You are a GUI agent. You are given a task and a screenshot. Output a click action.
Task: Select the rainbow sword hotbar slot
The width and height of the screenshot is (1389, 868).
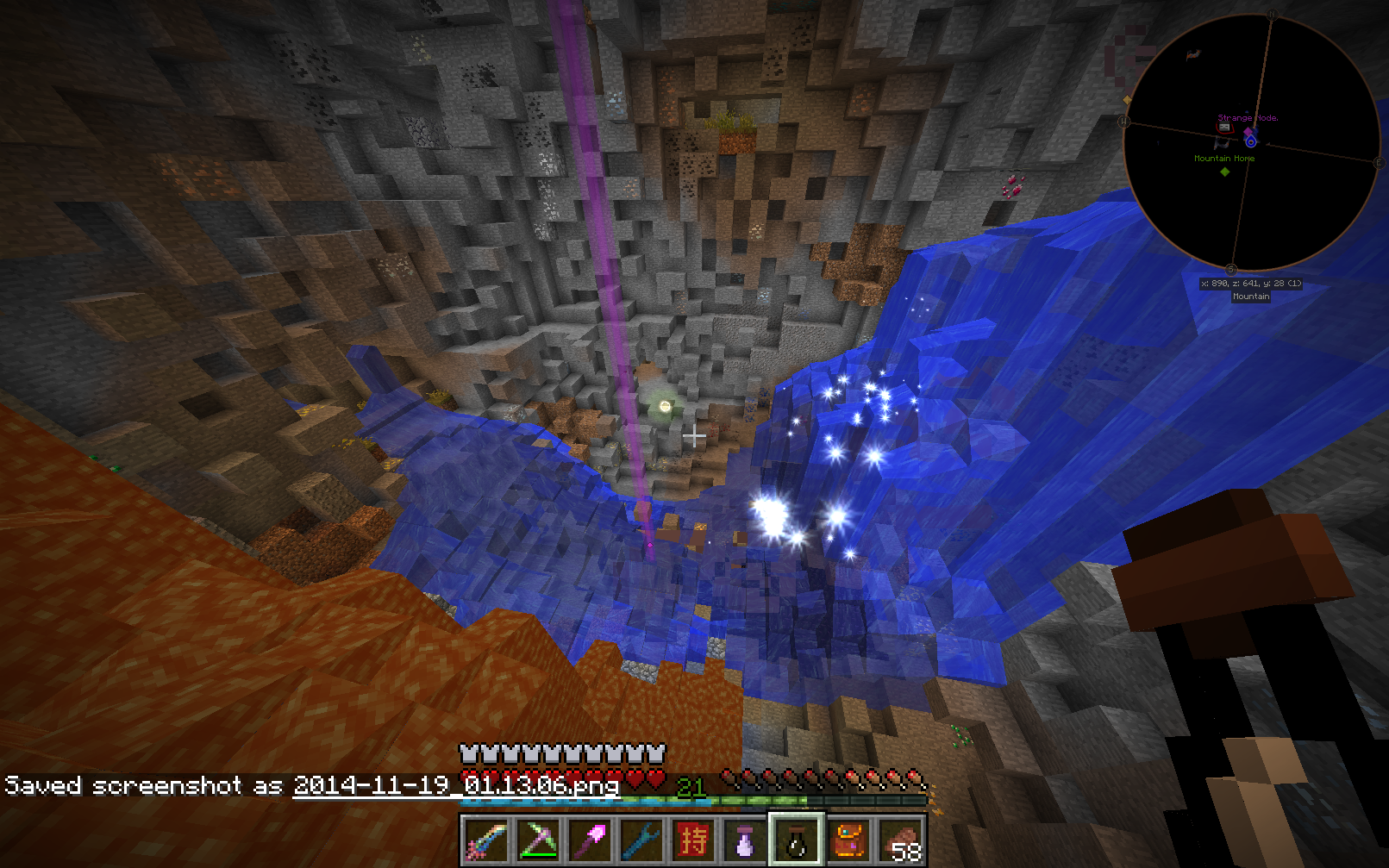[x=485, y=840]
